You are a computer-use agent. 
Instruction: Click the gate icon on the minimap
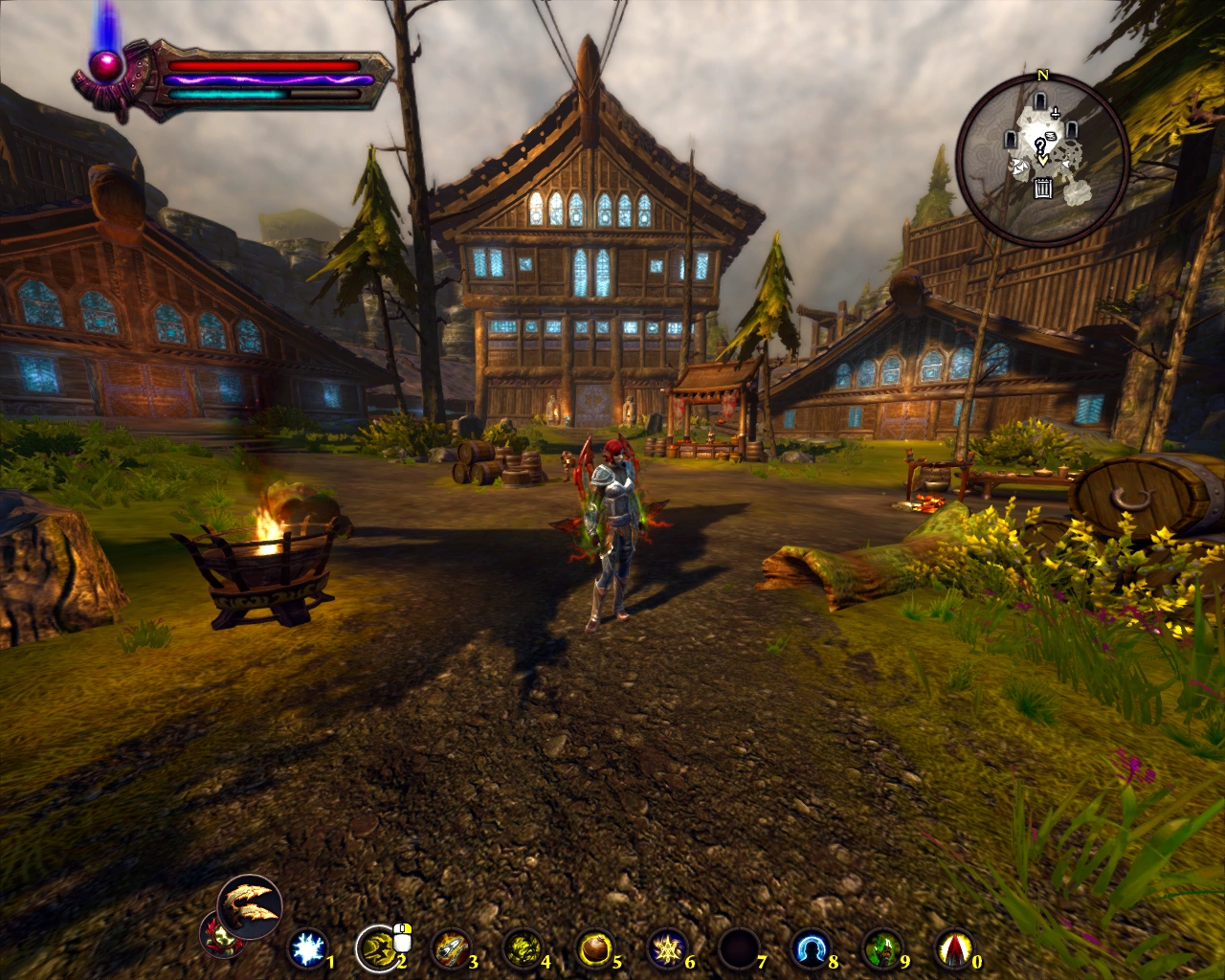1043,189
